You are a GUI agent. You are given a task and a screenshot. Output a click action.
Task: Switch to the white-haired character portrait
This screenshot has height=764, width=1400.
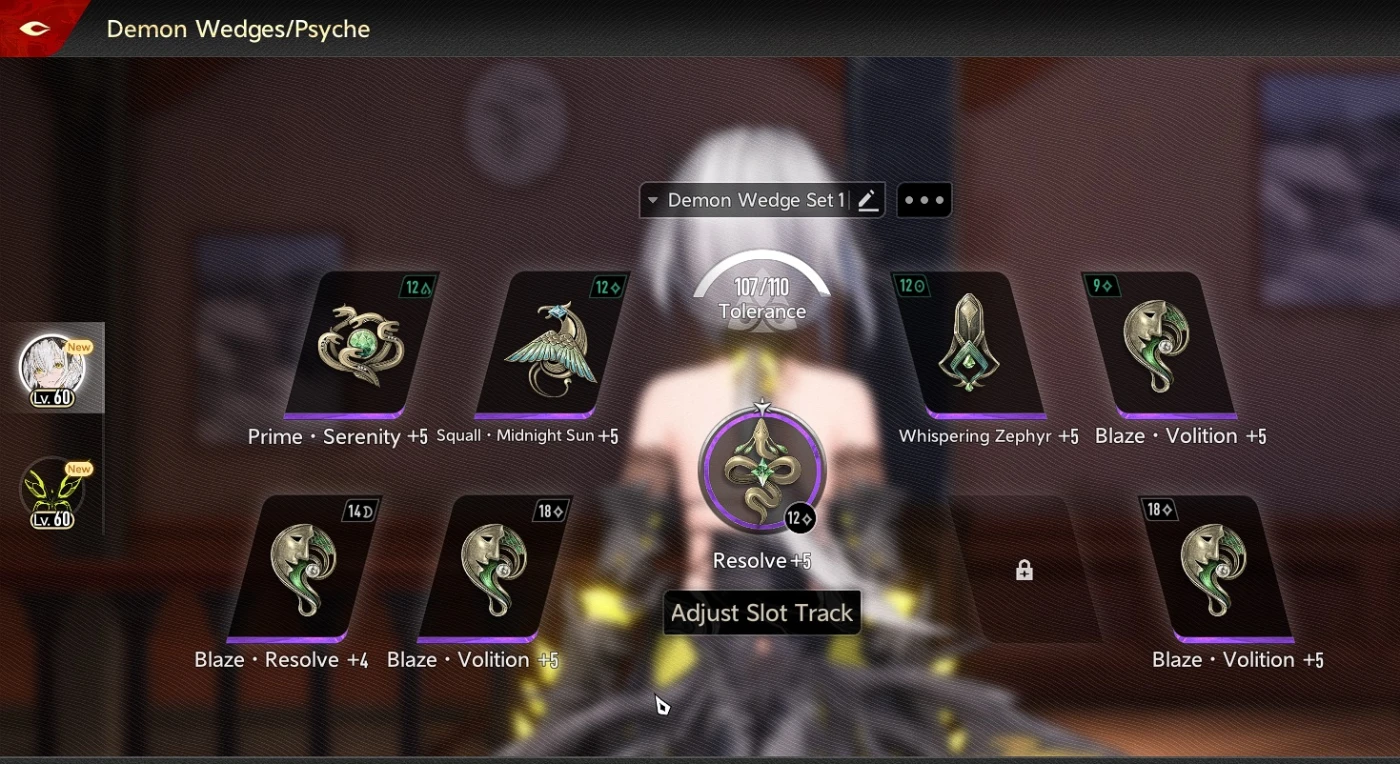click(52, 367)
